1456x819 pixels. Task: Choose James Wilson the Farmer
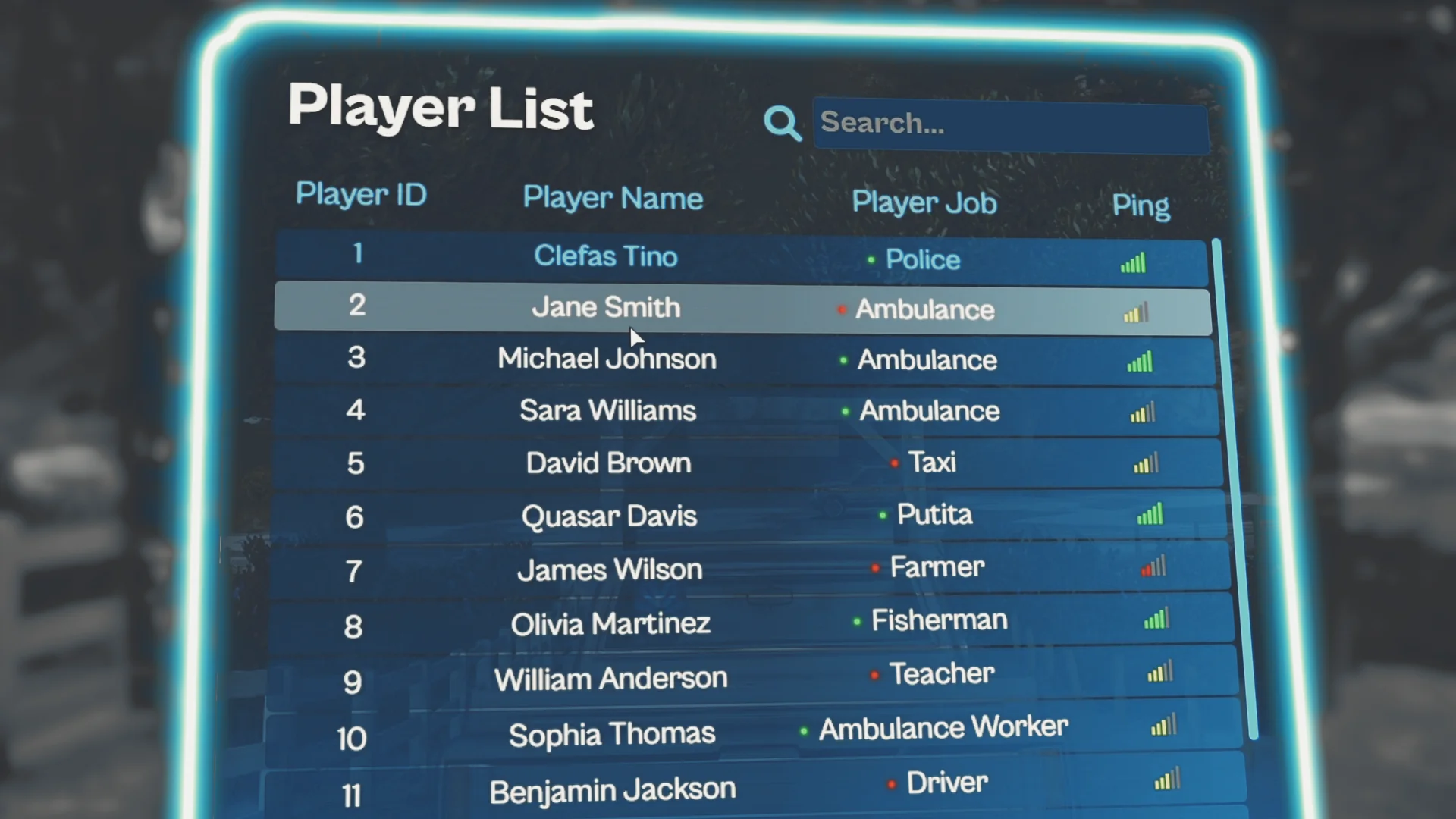[610, 570]
